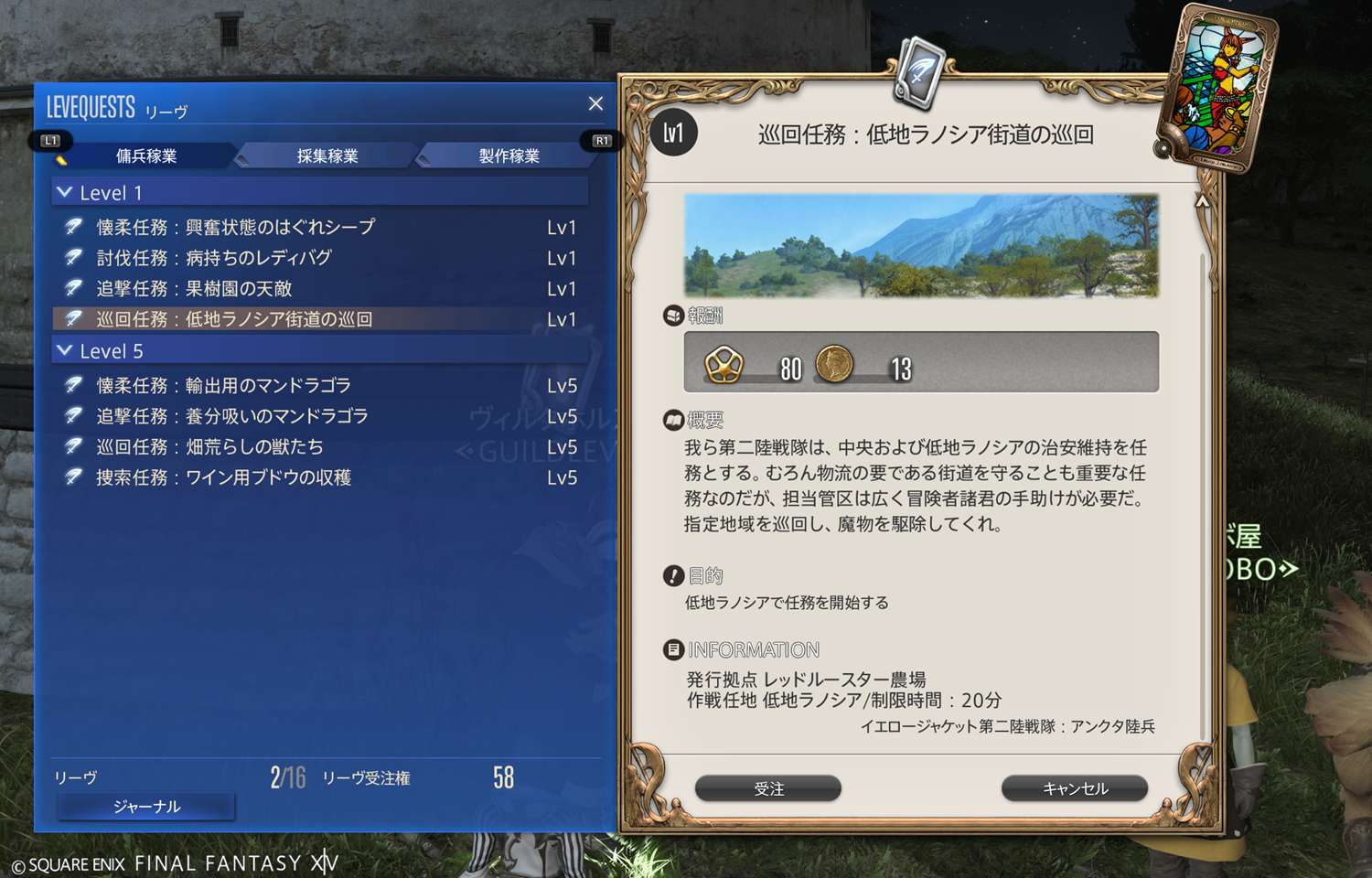Select 捜索任務：ワイン用ブドウの収穫
Viewport: 1372px width, 878px height.
click(224, 477)
